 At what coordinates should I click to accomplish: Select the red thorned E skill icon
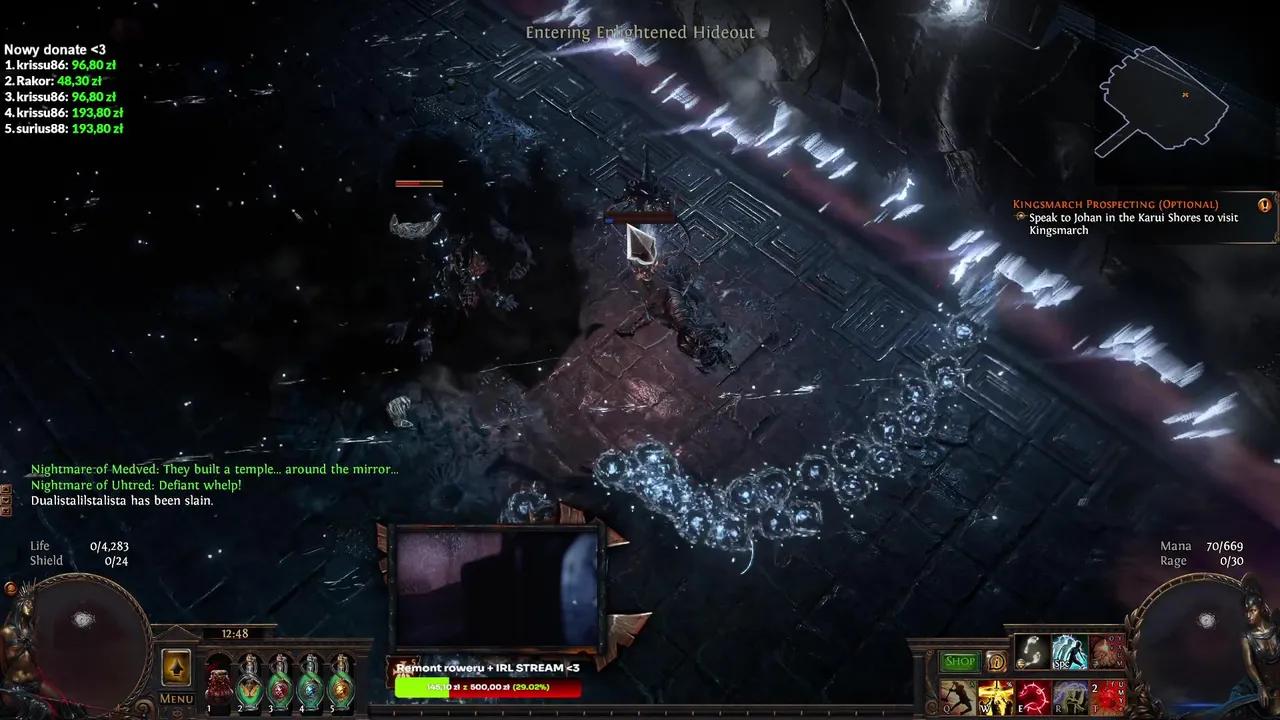[1032, 696]
